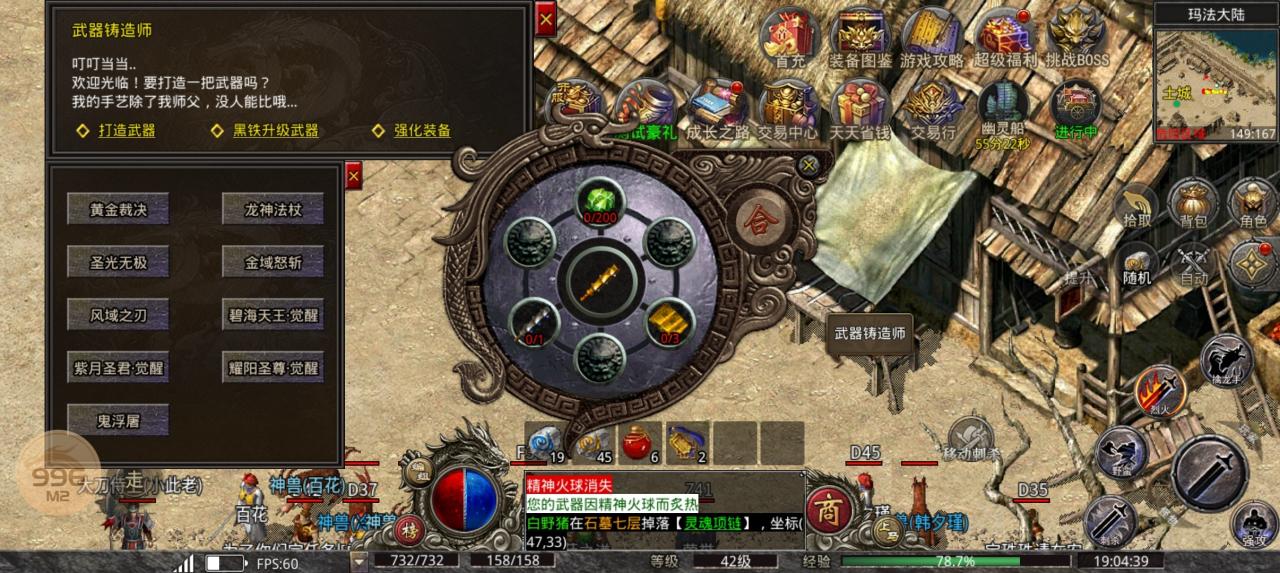Toggle the 自动 auto-battle button
Image resolution: width=1280 pixels, height=573 pixels.
(1193, 264)
